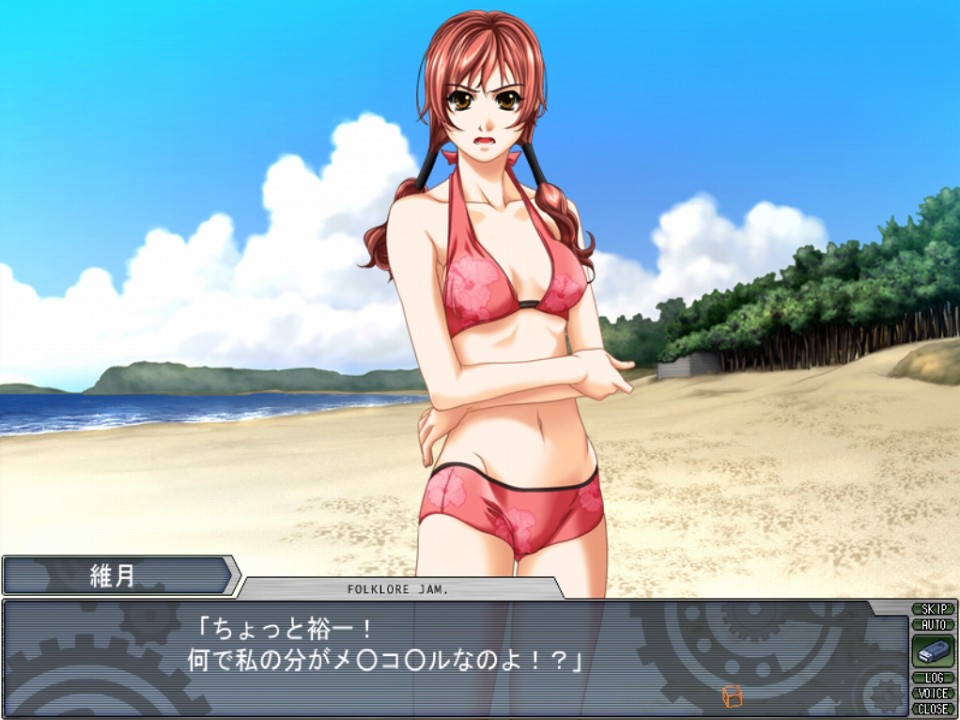Viewport: 960px width, 720px height.
Task: Activate the SKIP button
Action: [932, 609]
